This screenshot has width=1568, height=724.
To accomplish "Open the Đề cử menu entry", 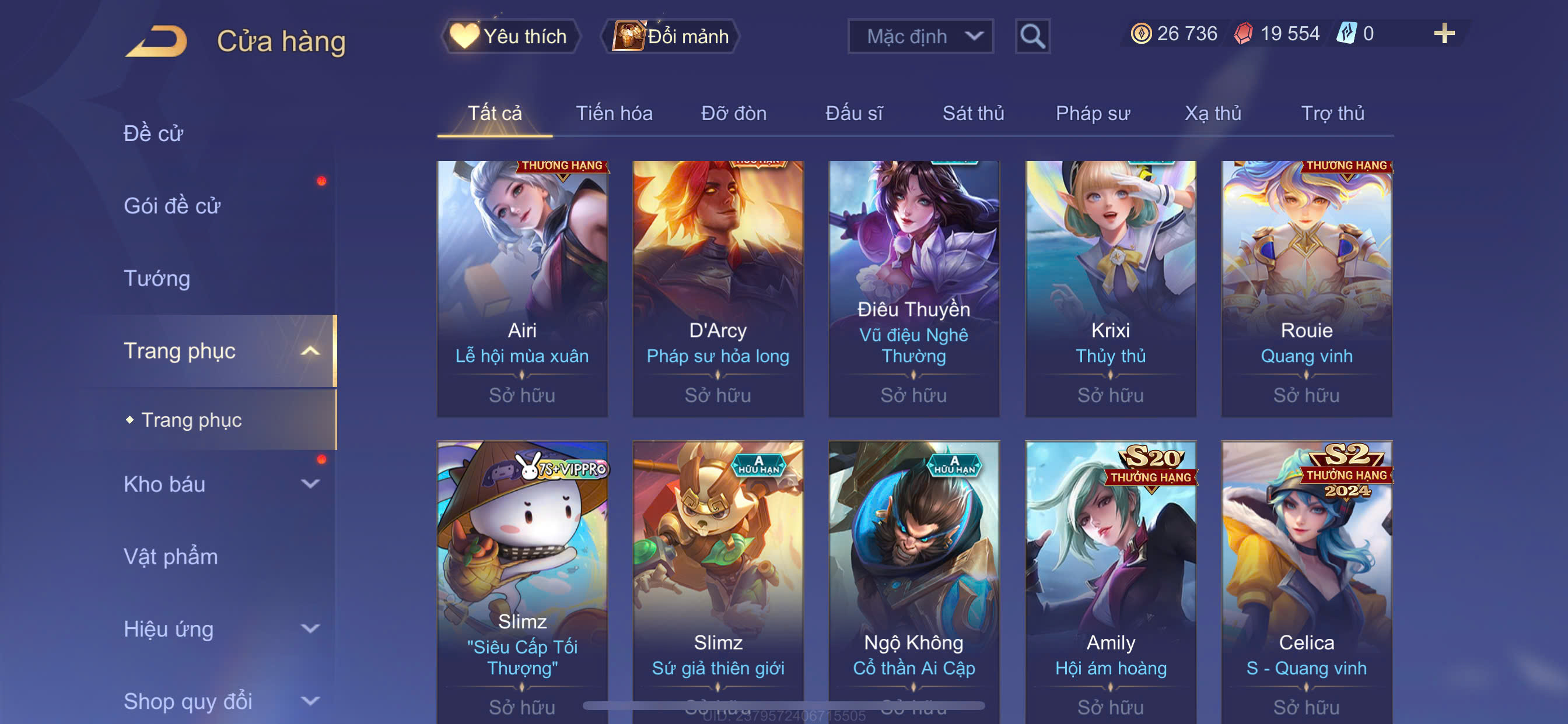I will coord(153,133).
